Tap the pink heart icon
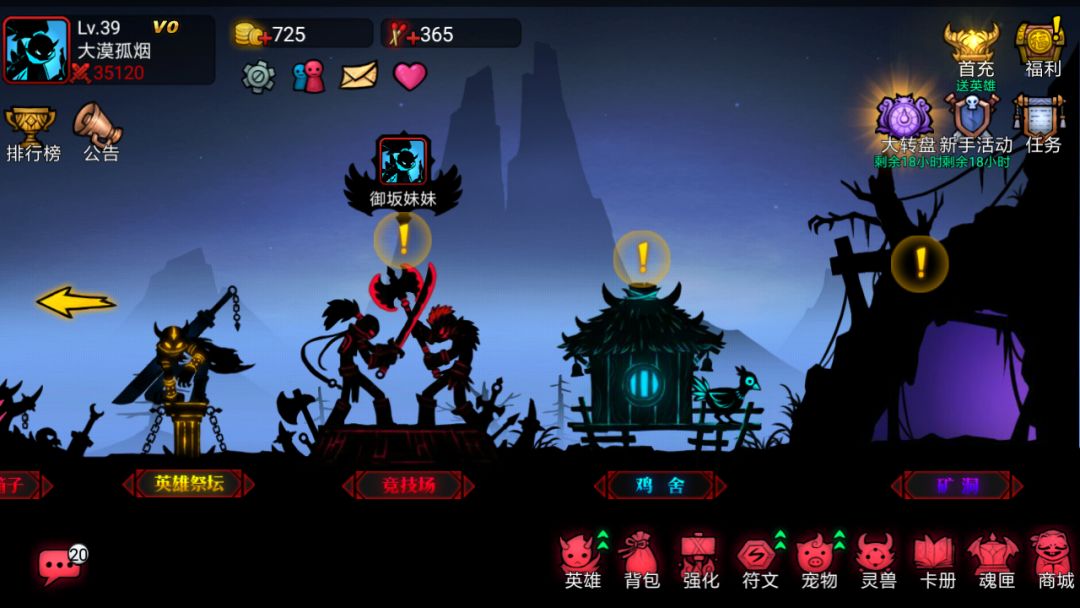 (x=410, y=76)
